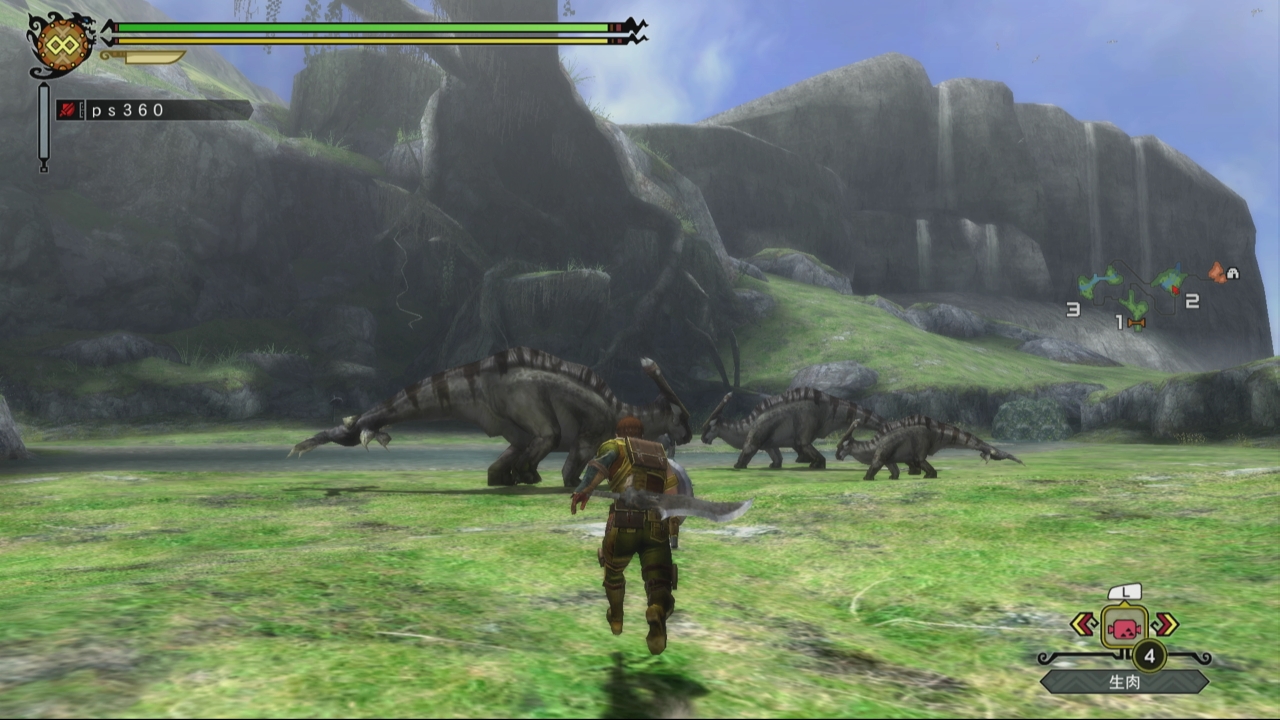The width and height of the screenshot is (1280, 720).
Task: Select the raw meat item icon
Action: 1124,627
